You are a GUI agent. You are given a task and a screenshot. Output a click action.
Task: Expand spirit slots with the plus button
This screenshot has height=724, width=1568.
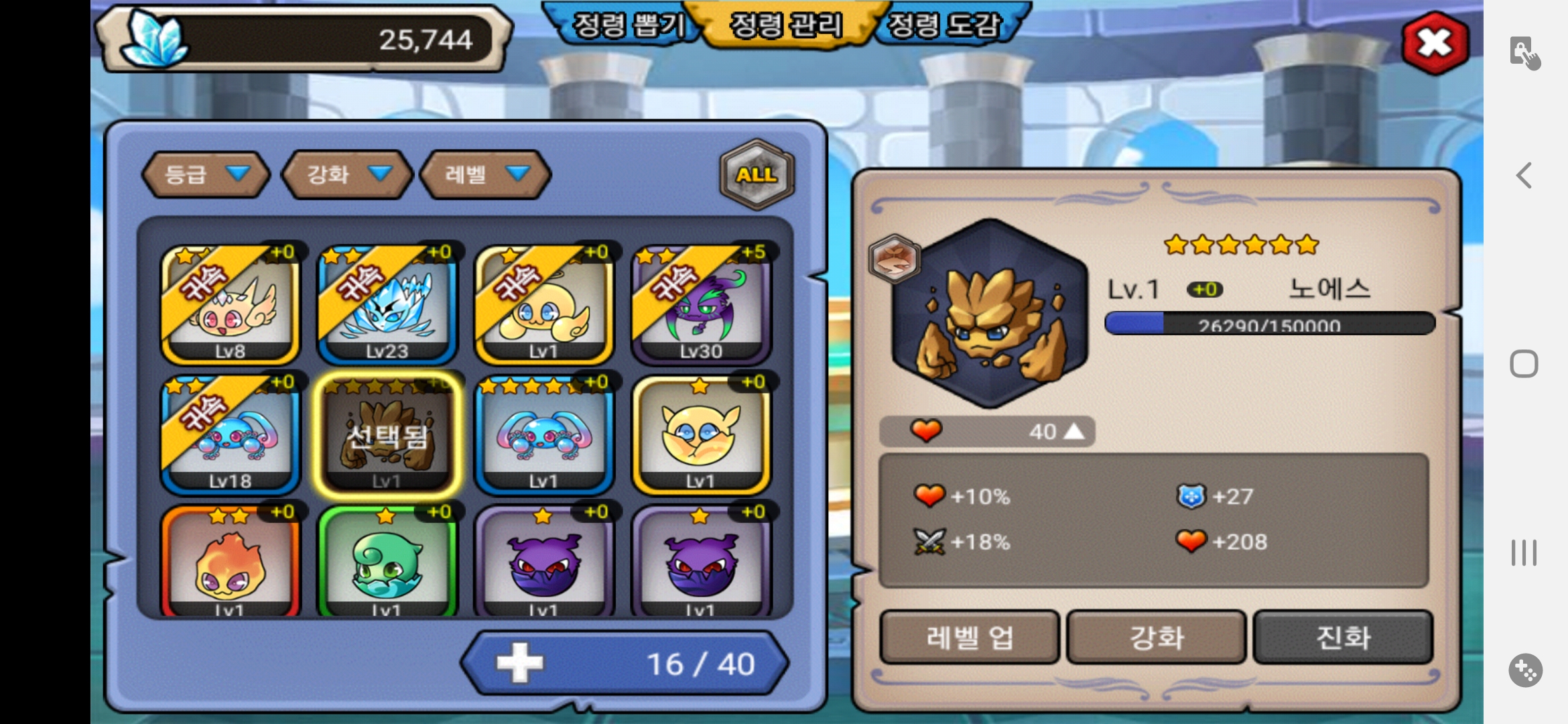[519, 664]
